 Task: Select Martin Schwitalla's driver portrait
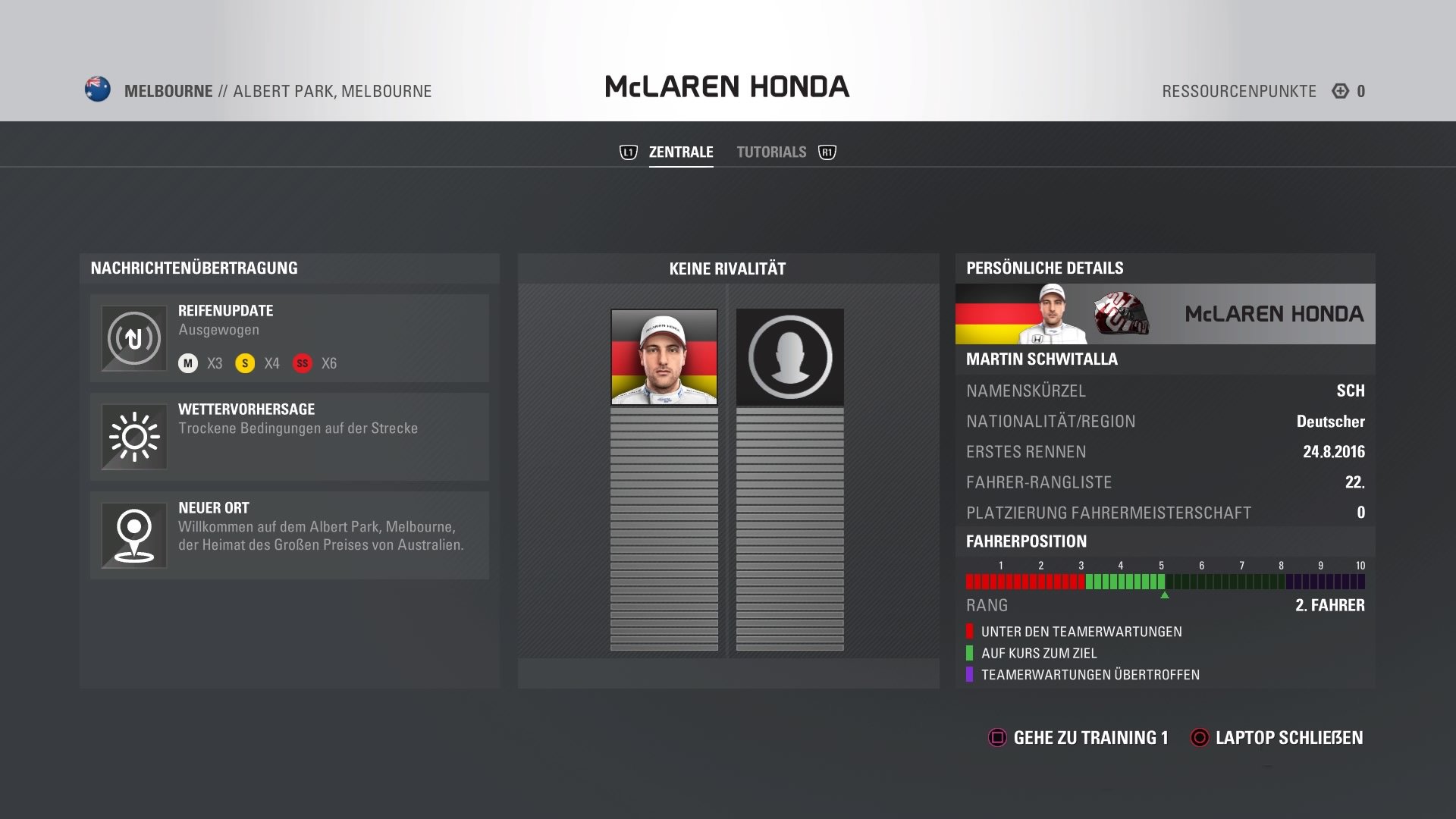(664, 358)
